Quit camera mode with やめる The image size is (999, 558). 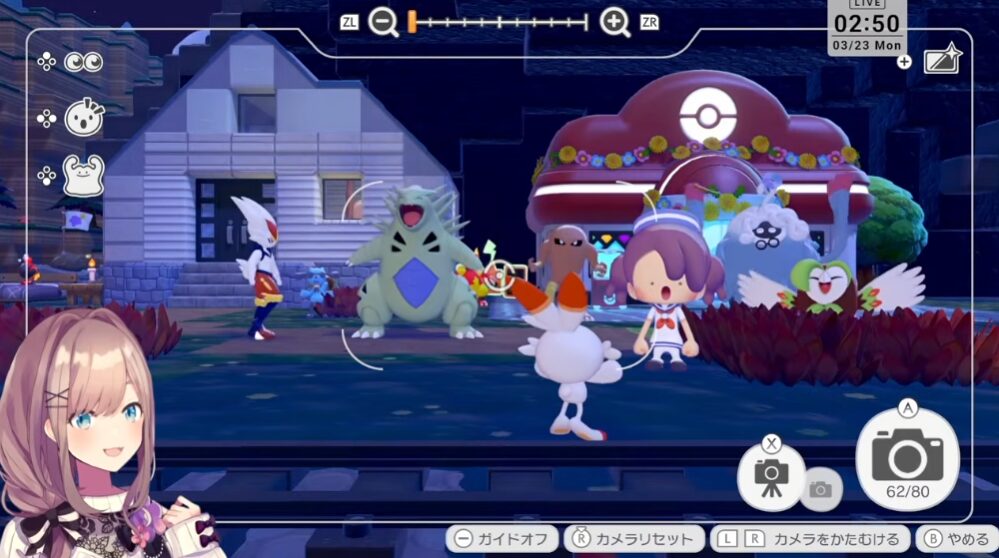(957, 539)
